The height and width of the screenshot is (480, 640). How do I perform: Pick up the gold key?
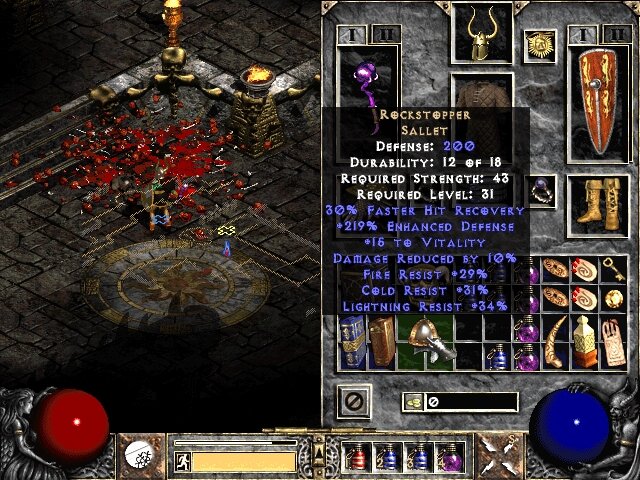click(613, 270)
